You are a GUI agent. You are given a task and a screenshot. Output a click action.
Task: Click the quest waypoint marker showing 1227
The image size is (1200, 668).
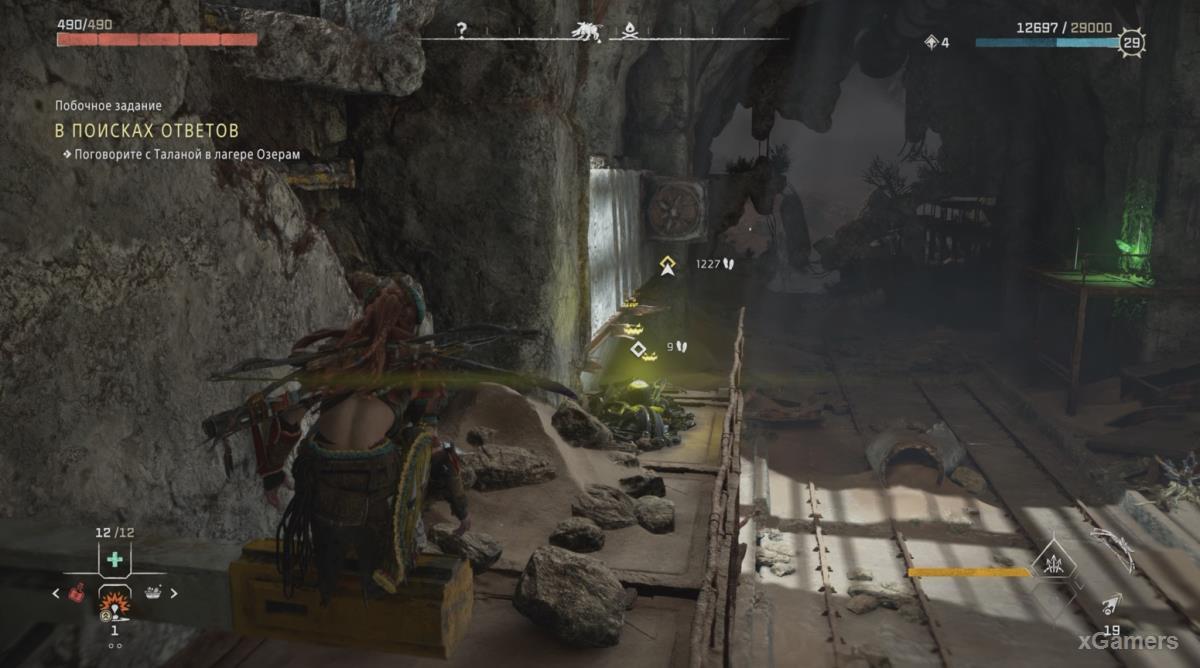click(667, 265)
